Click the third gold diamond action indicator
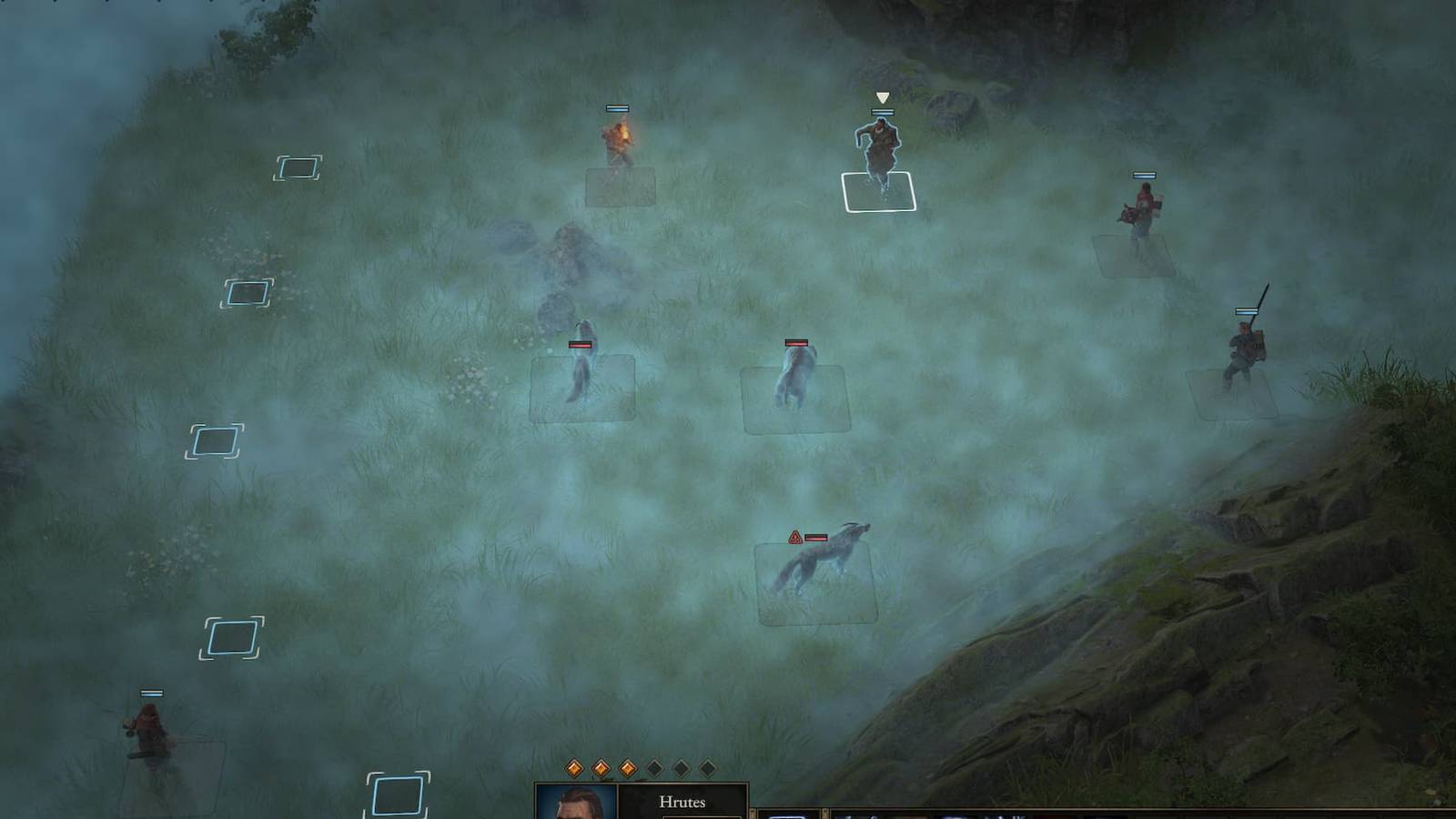 pyautogui.click(x=628, y=767)
